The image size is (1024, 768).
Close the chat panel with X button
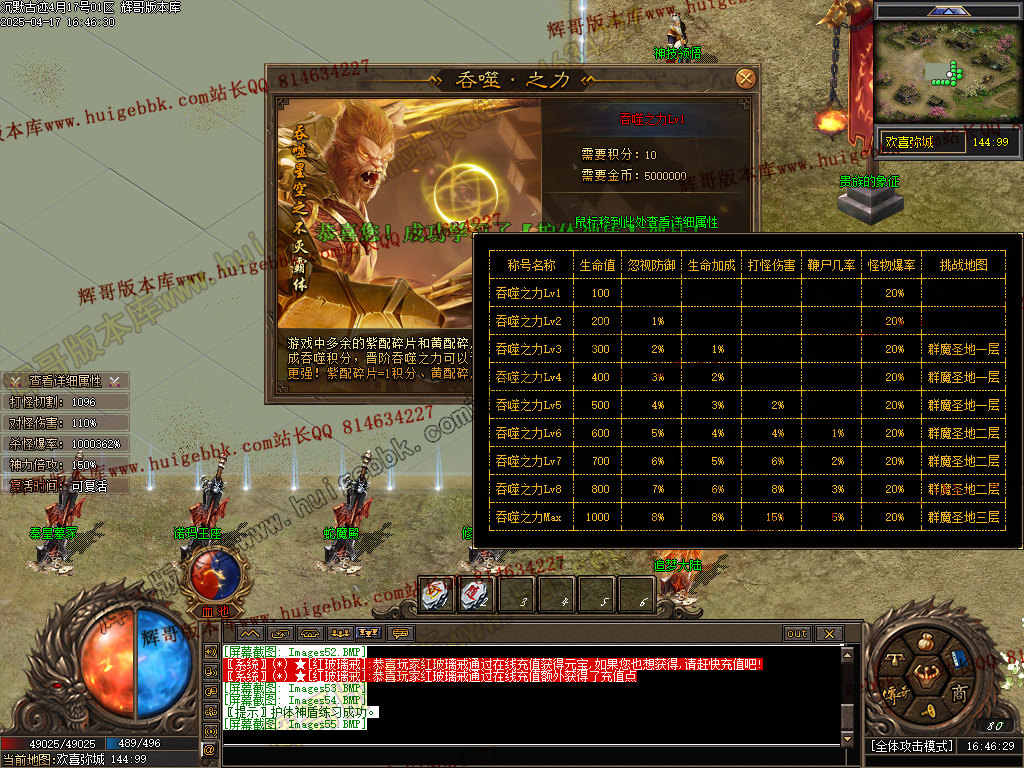pos(828,634)
